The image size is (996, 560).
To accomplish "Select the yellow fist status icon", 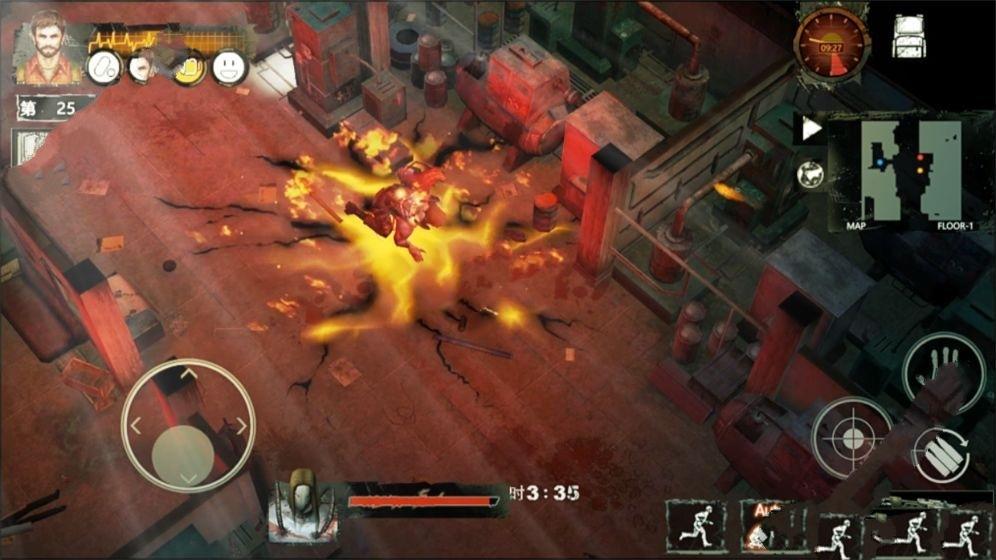I will click(x=188, y=67).
